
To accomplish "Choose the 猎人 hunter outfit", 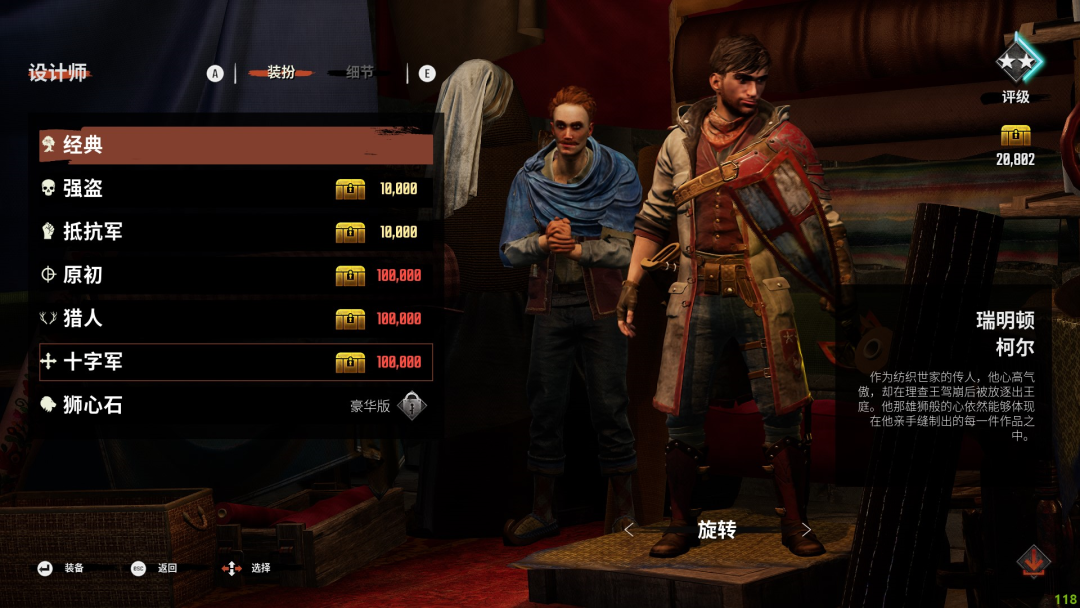I will (x=236, y=319).
